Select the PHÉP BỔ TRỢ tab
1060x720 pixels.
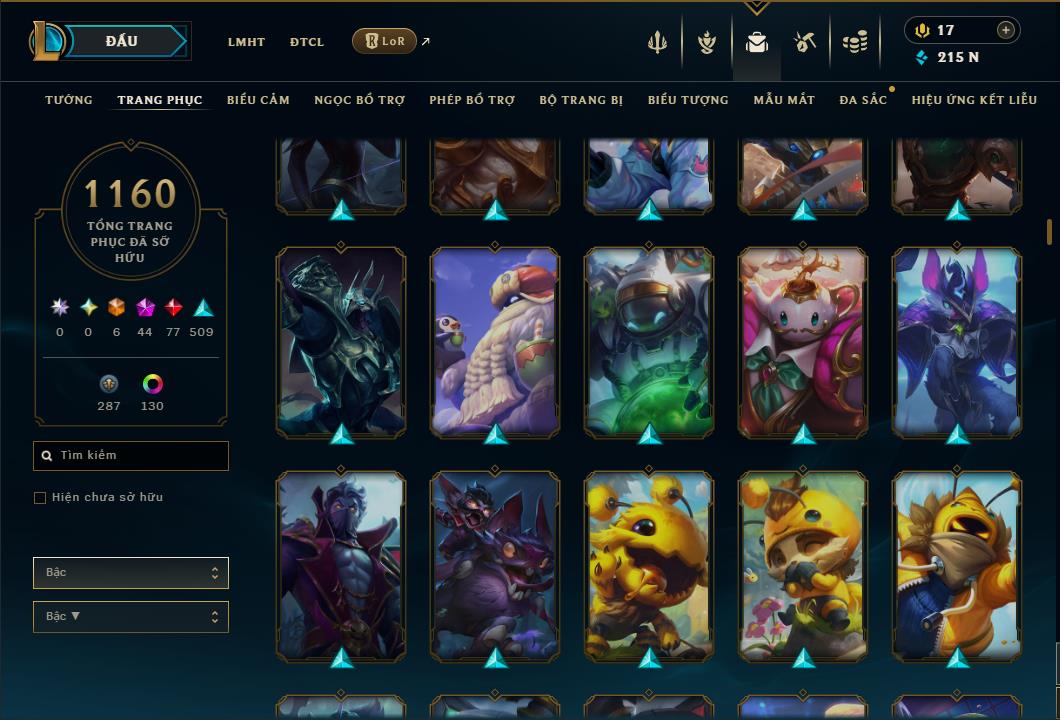point(472,100)
